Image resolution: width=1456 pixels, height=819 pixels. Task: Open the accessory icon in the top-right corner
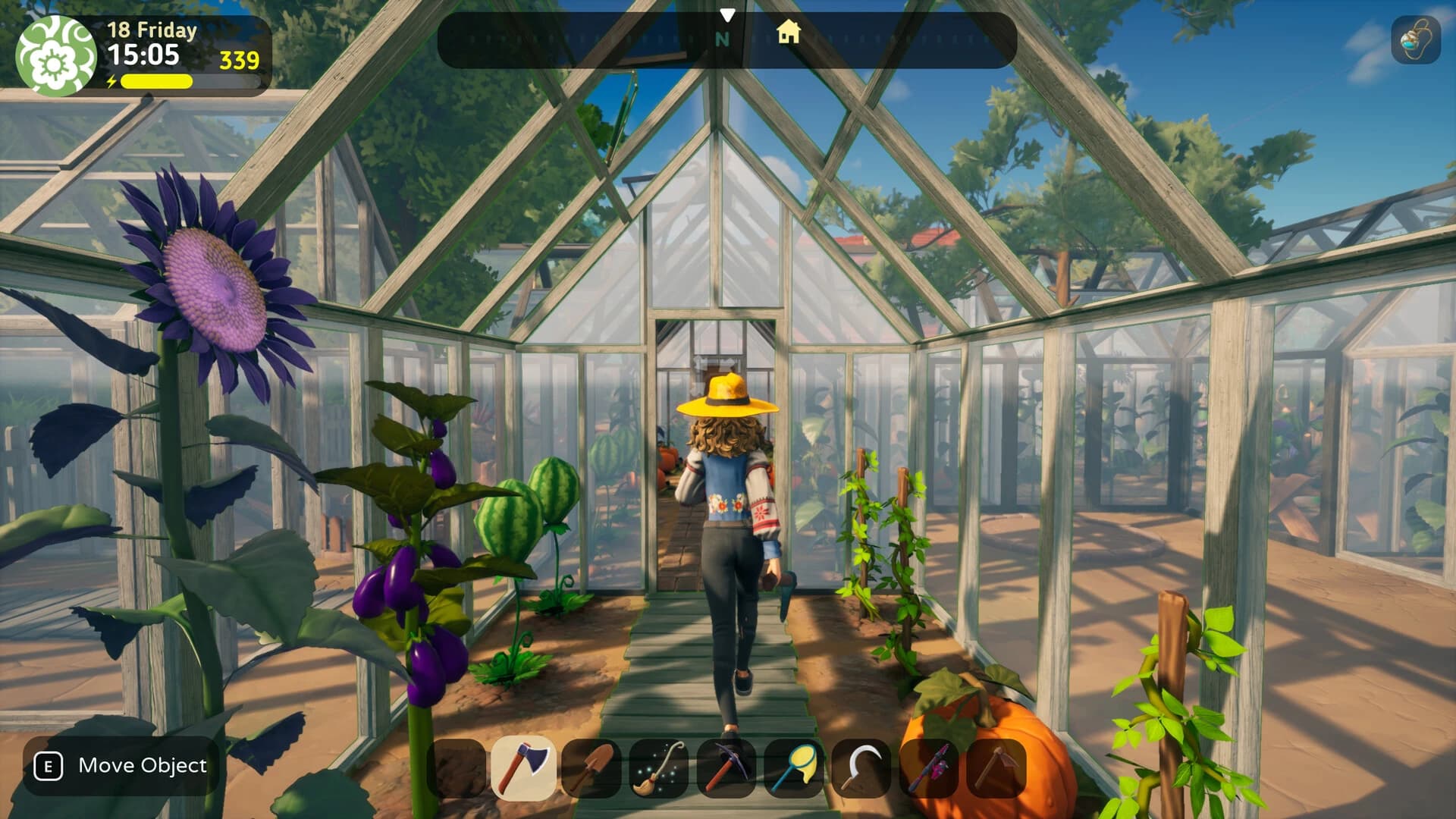coord(1417,39)
